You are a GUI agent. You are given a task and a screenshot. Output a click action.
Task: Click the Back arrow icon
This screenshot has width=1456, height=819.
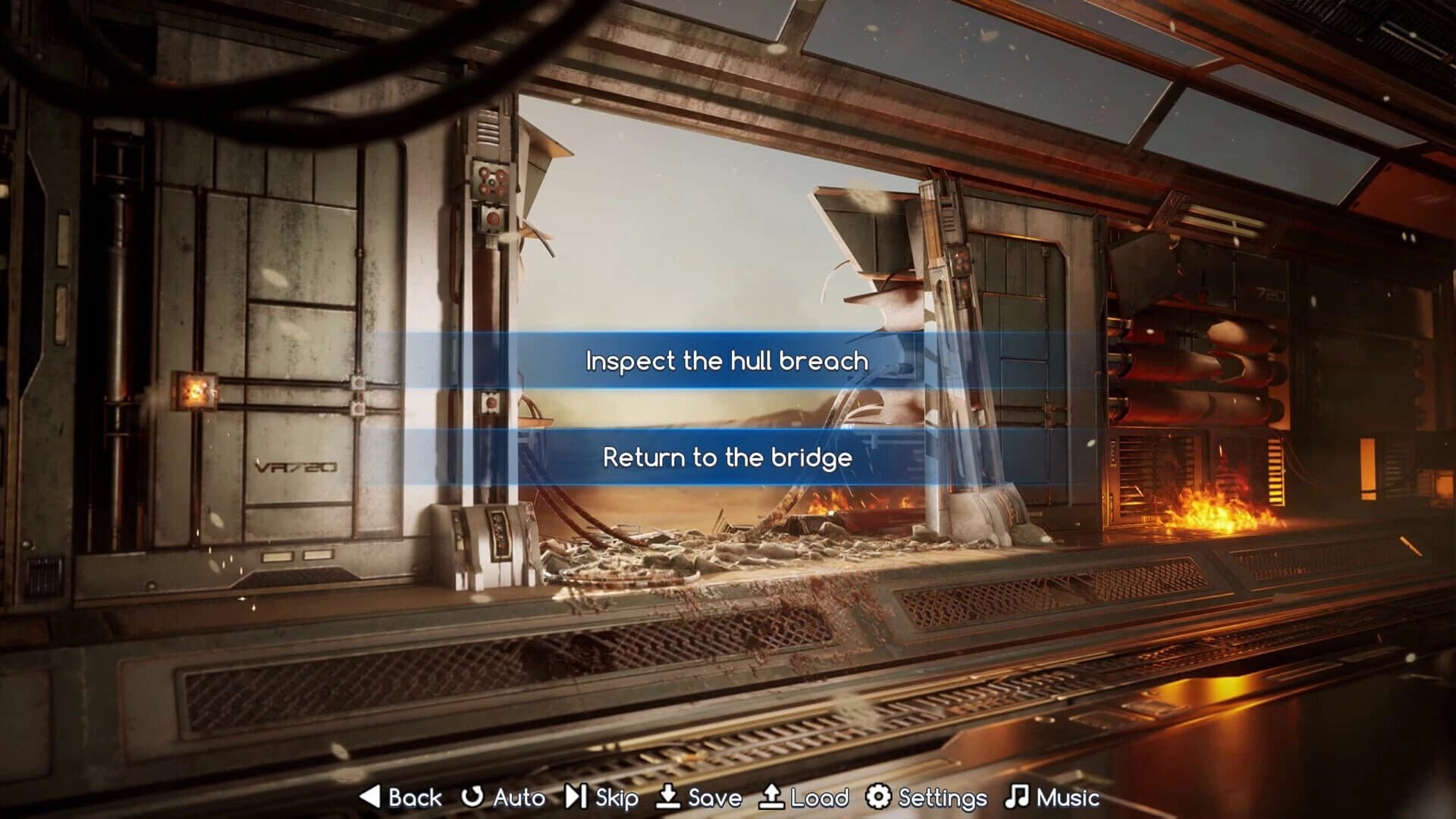point(369,798)
